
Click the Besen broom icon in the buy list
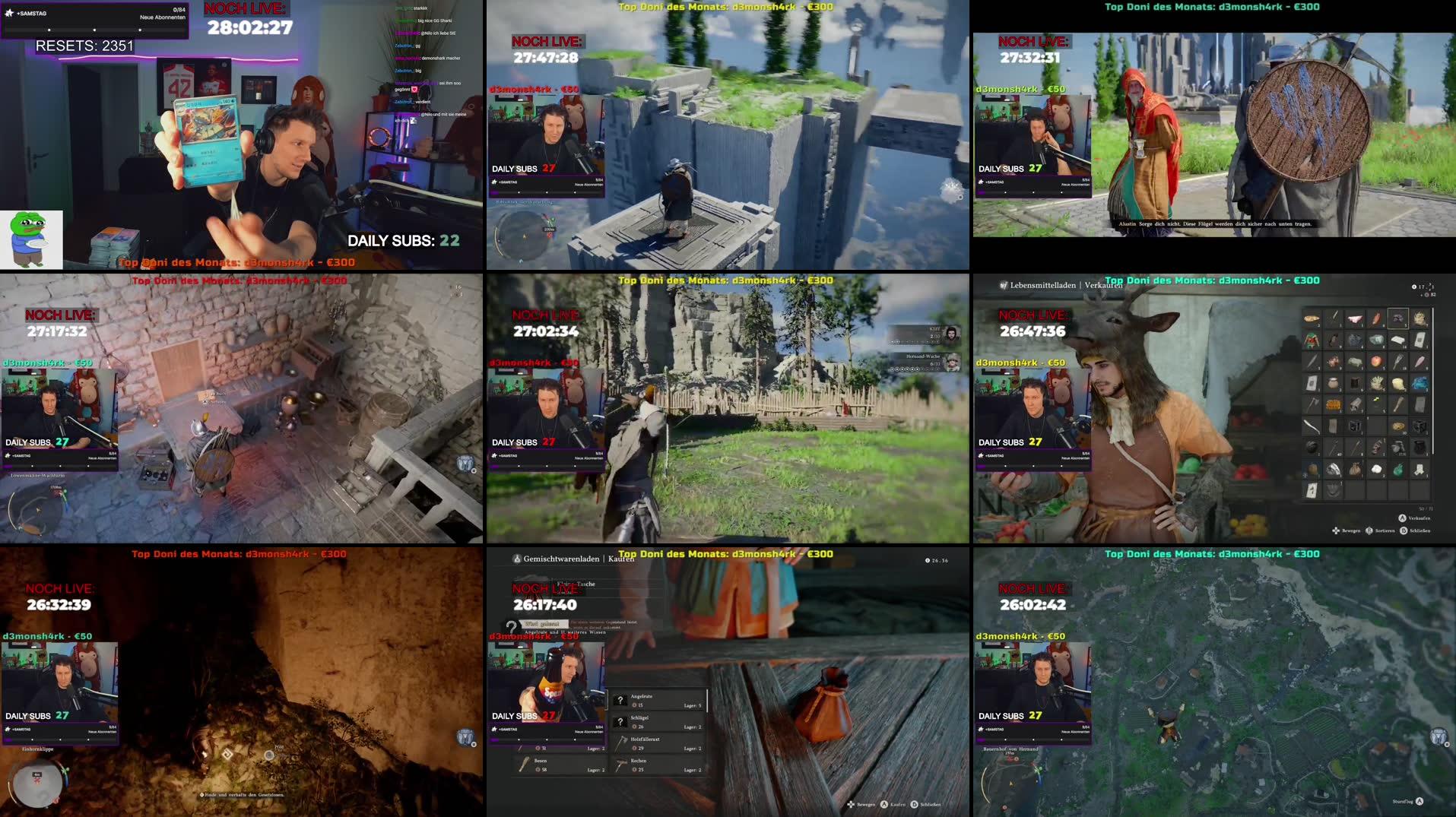pyautogui.click(x=524, y=765)
